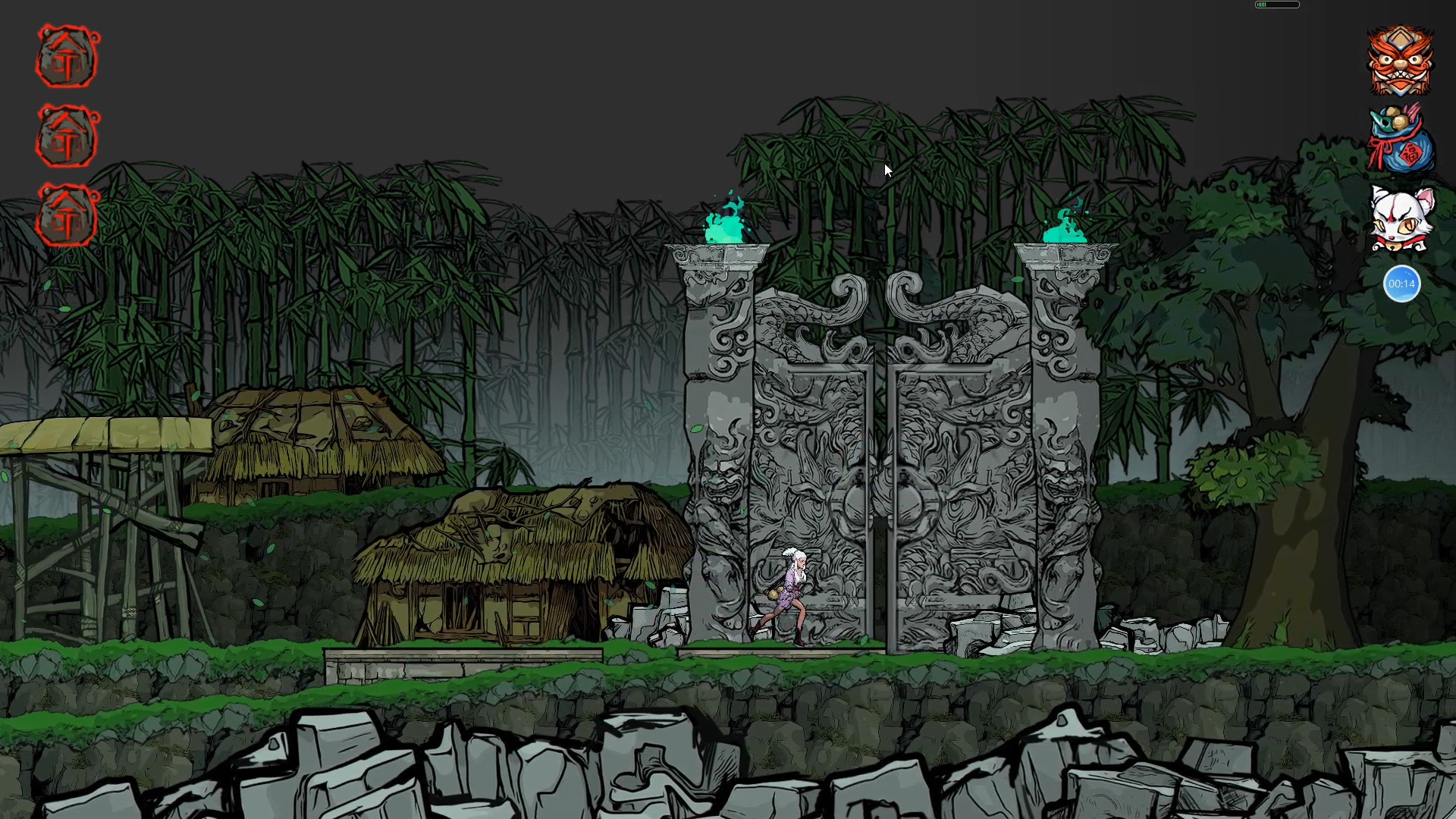This screenshot has height=819, width=1456.
Task: Click the first red life talisman
Action: tap(66, 57)
